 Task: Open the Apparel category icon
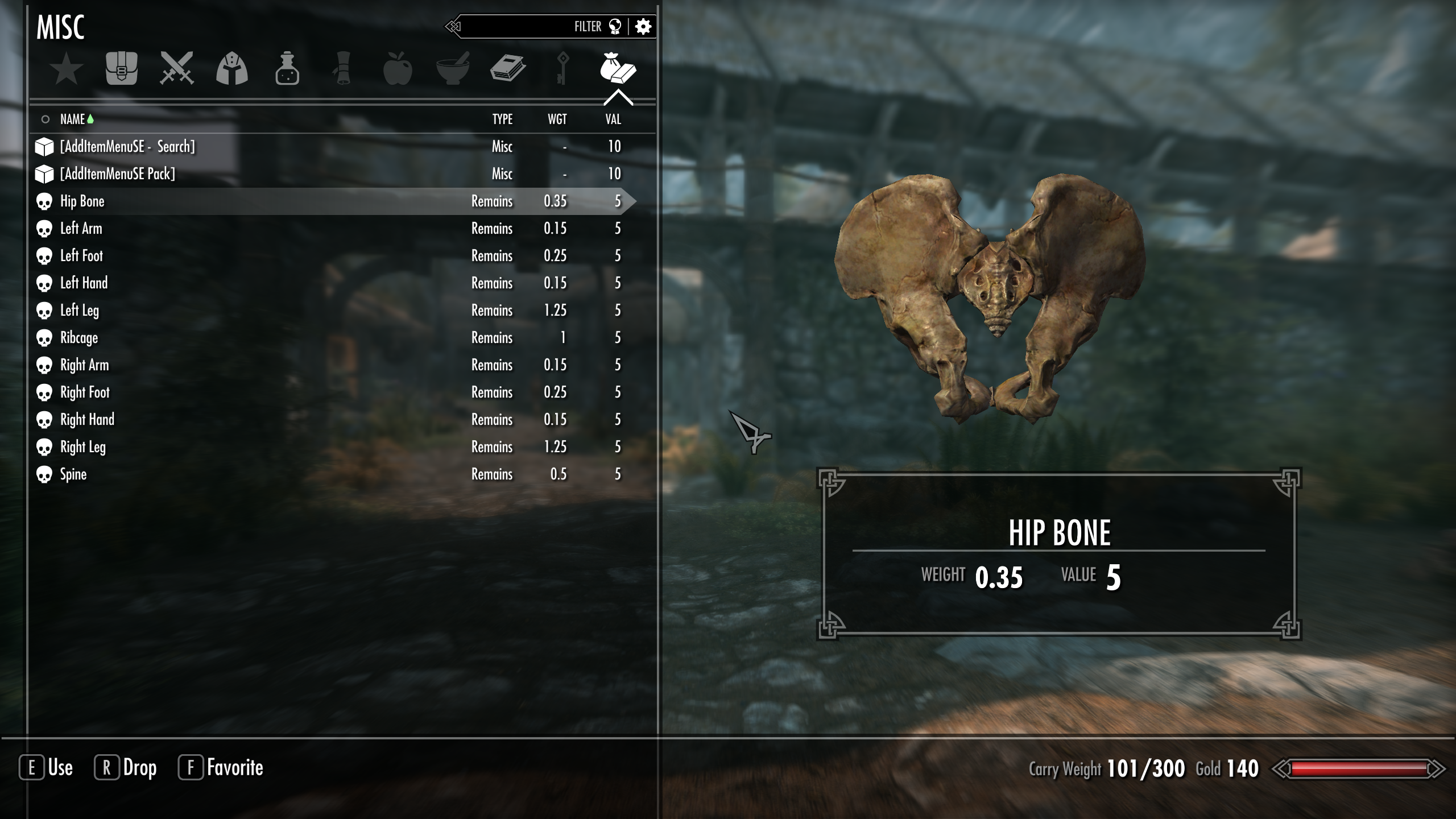pyautogui.click(x=232, y=69)
